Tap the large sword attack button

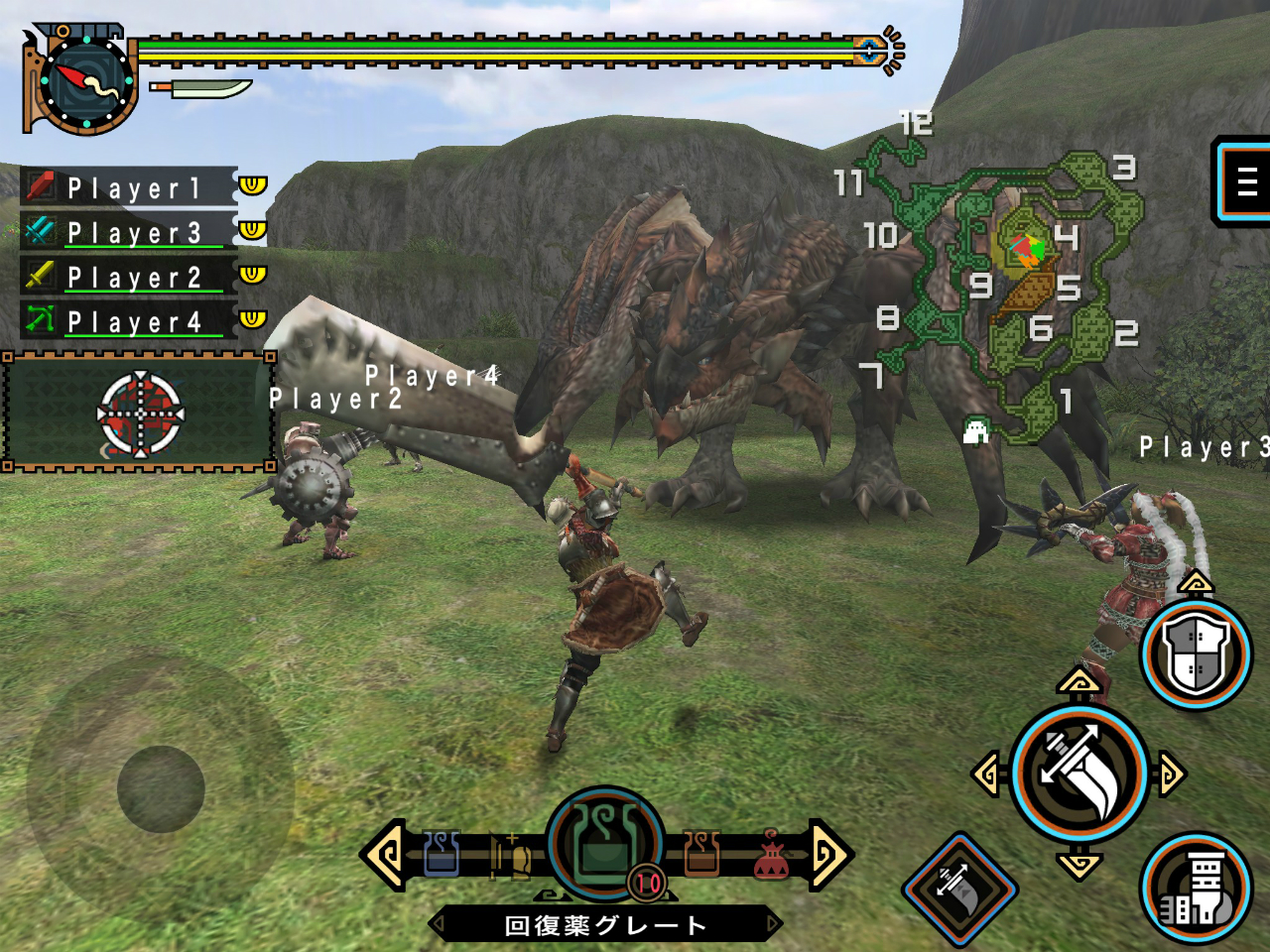(1079, 773)
